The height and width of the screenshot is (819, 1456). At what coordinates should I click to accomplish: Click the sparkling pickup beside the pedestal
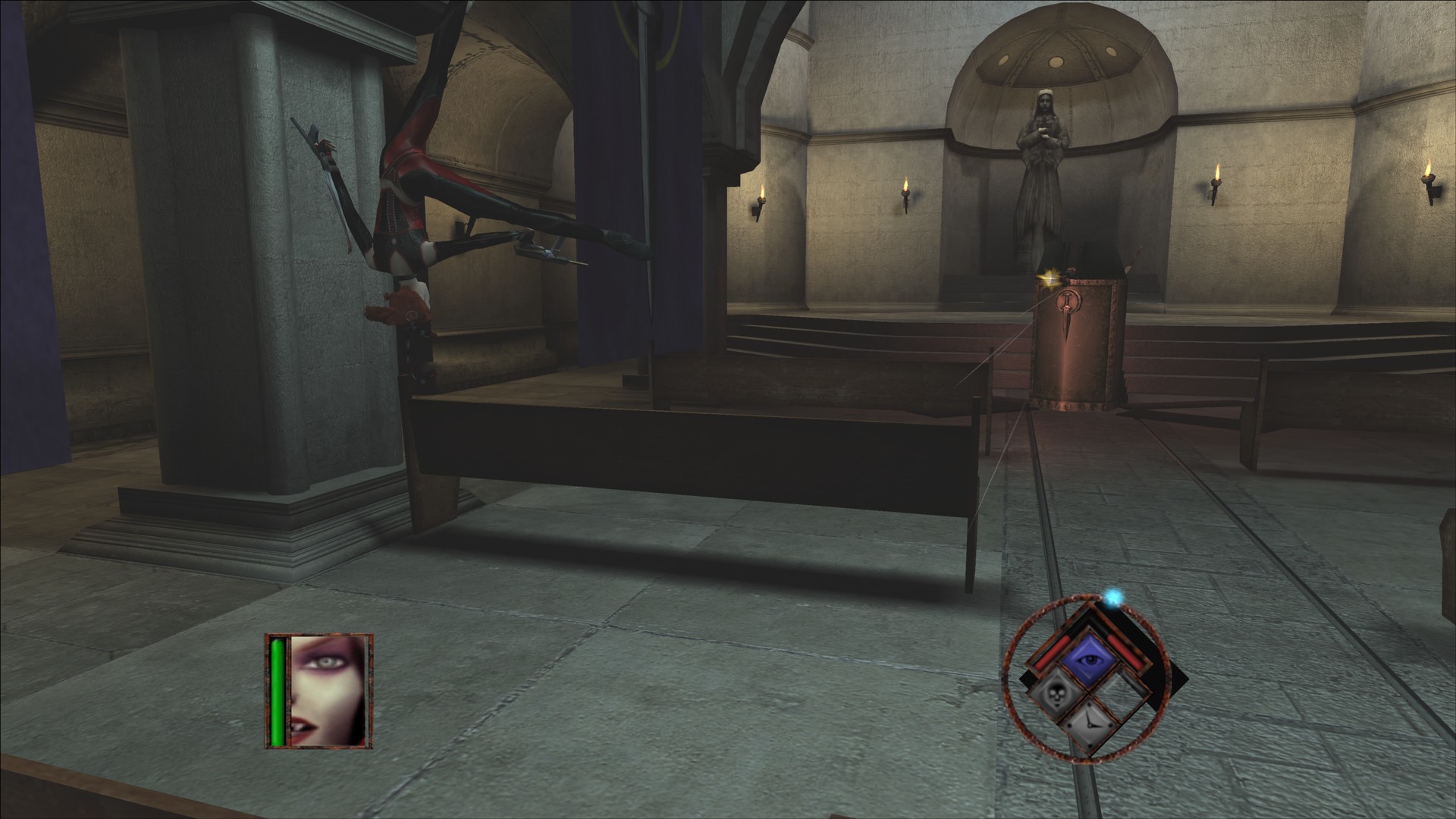[x=1052, y=277]
